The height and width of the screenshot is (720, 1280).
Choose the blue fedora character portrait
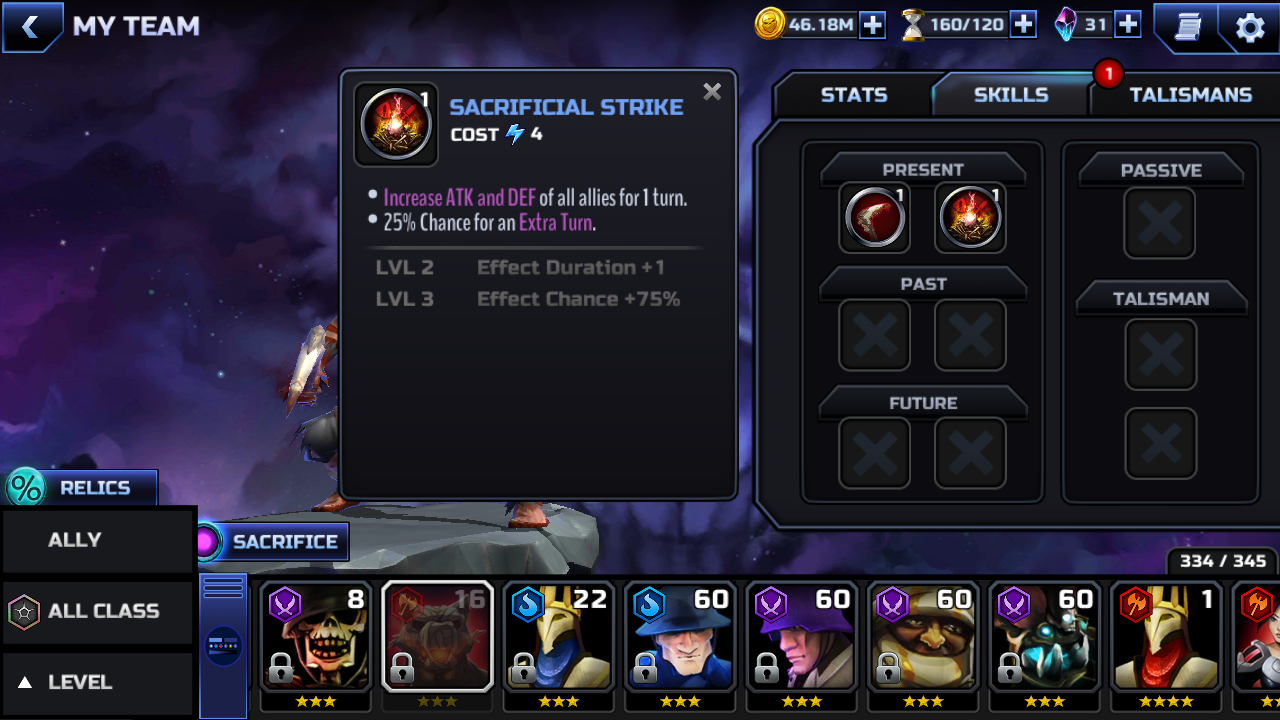point(681,636)
